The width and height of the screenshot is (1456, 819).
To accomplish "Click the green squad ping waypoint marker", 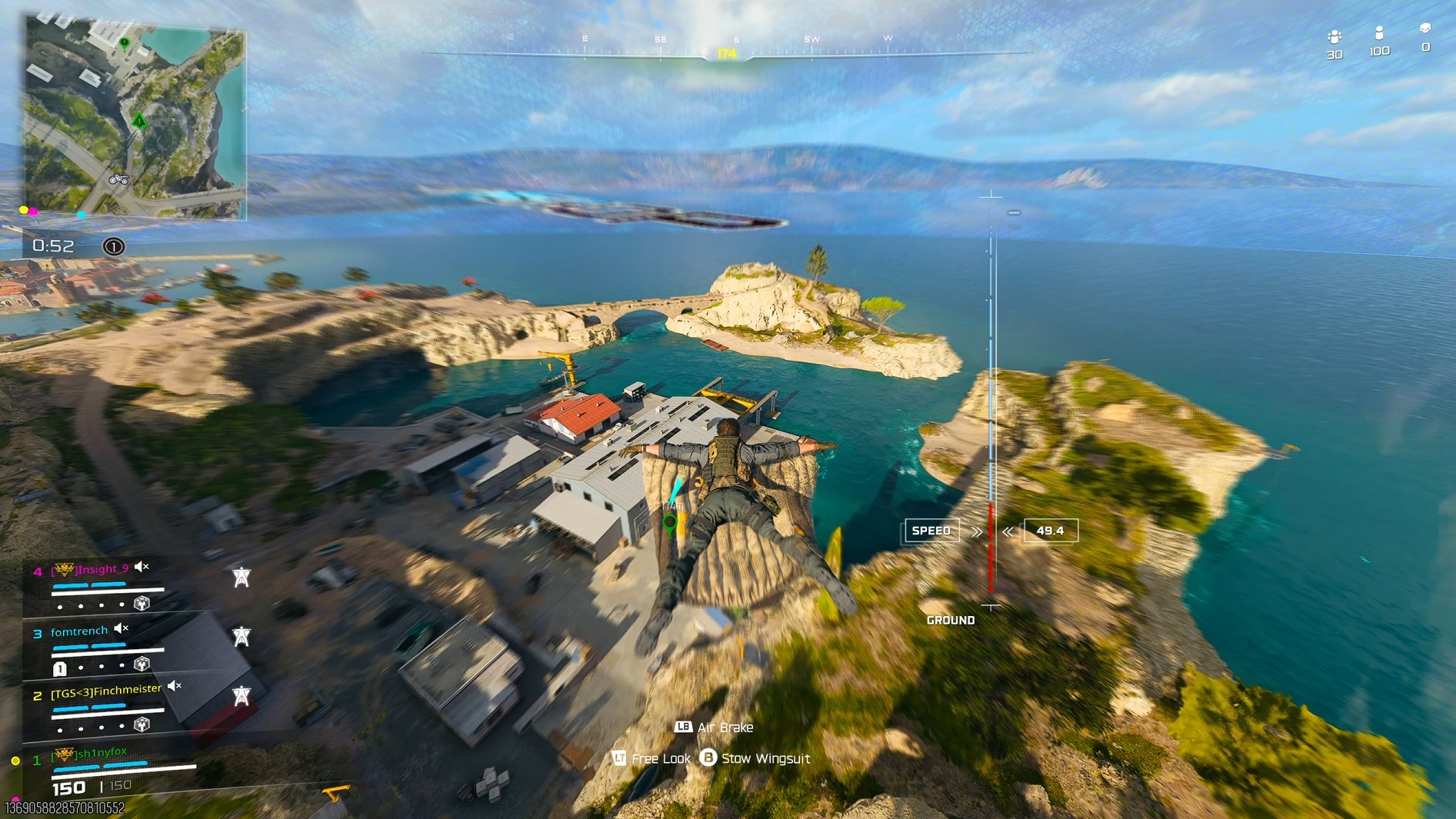I will coord(670,524).
